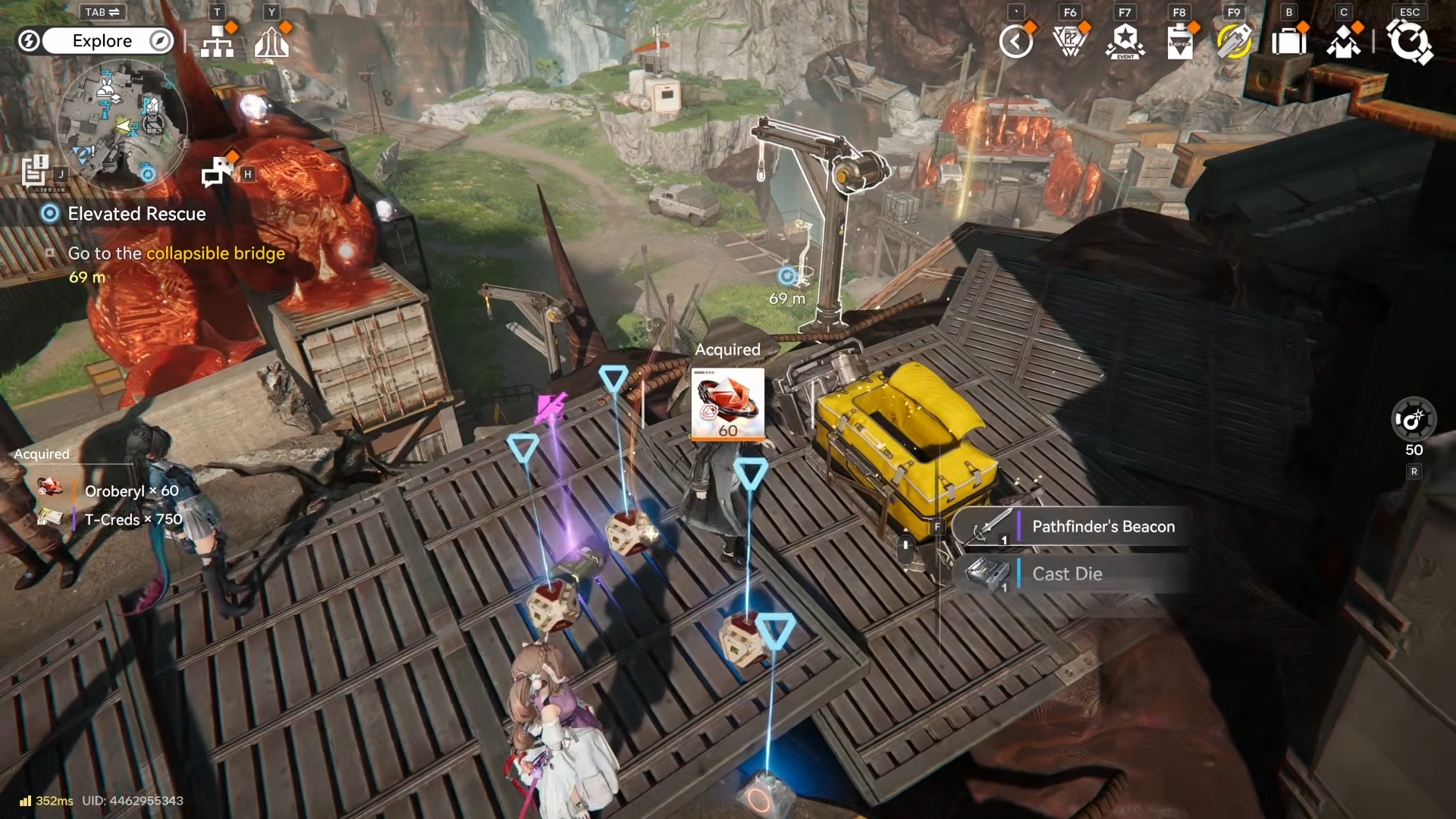Open the chat speech bubbles icon

[218, 171]
